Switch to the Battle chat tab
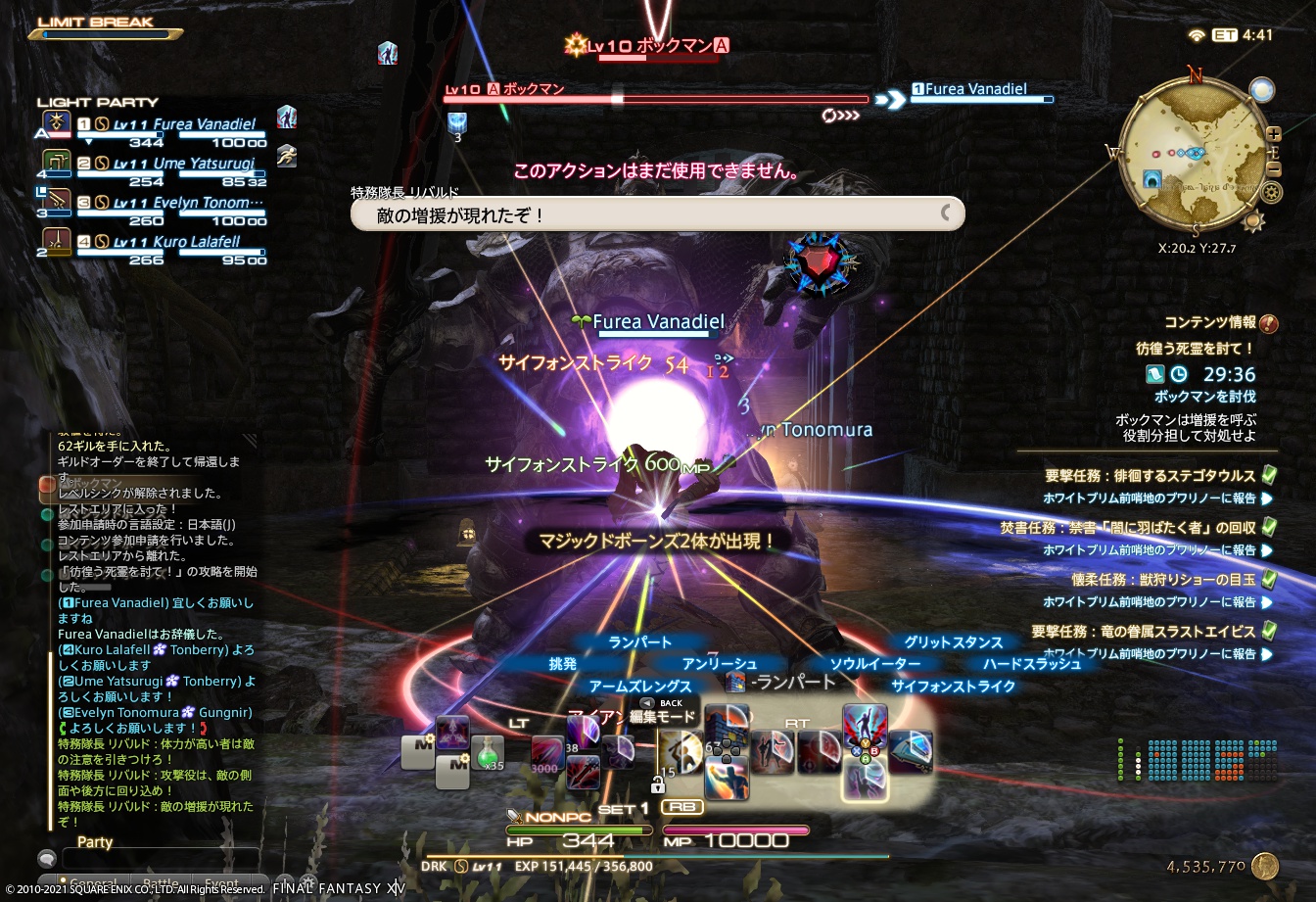 (x=160, y=880)
